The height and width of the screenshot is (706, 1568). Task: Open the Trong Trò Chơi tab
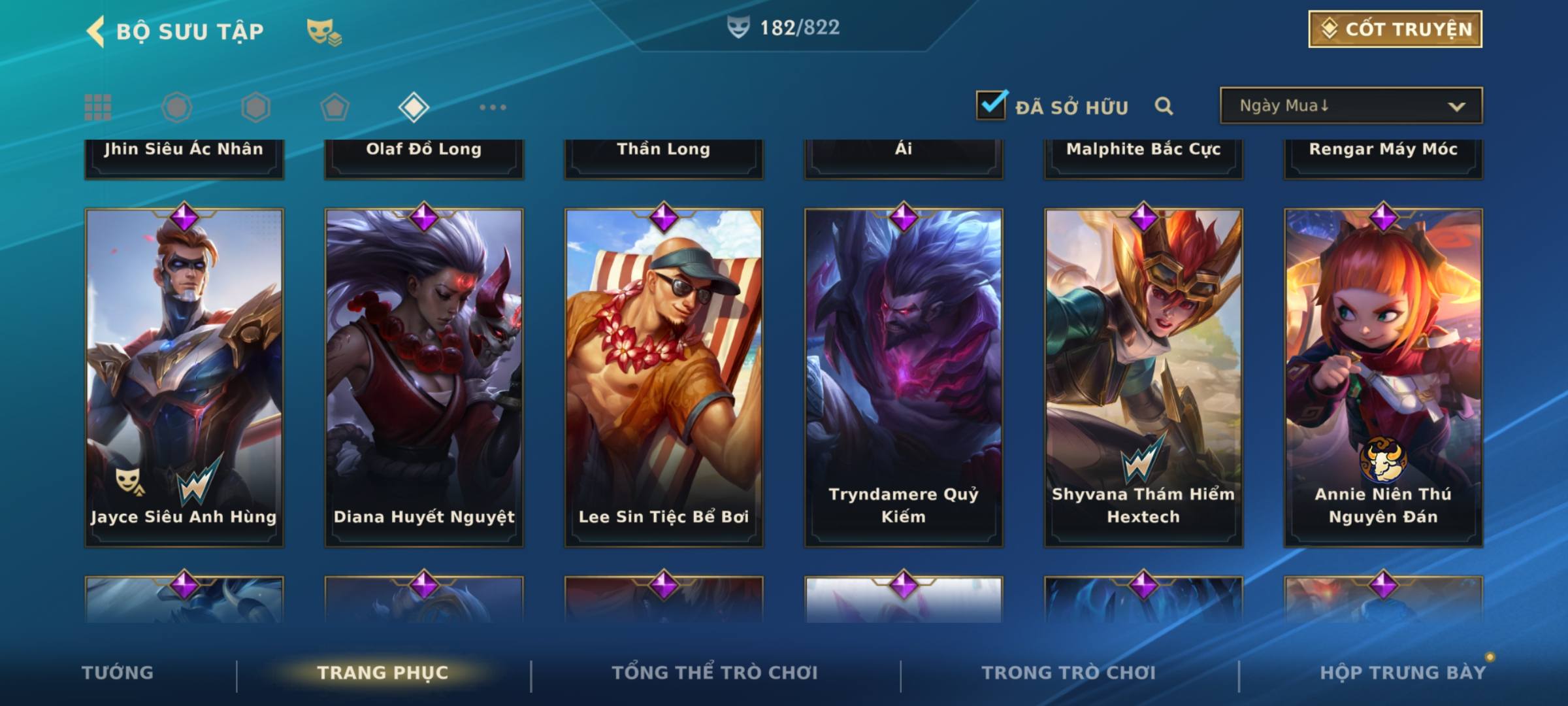1069,673
